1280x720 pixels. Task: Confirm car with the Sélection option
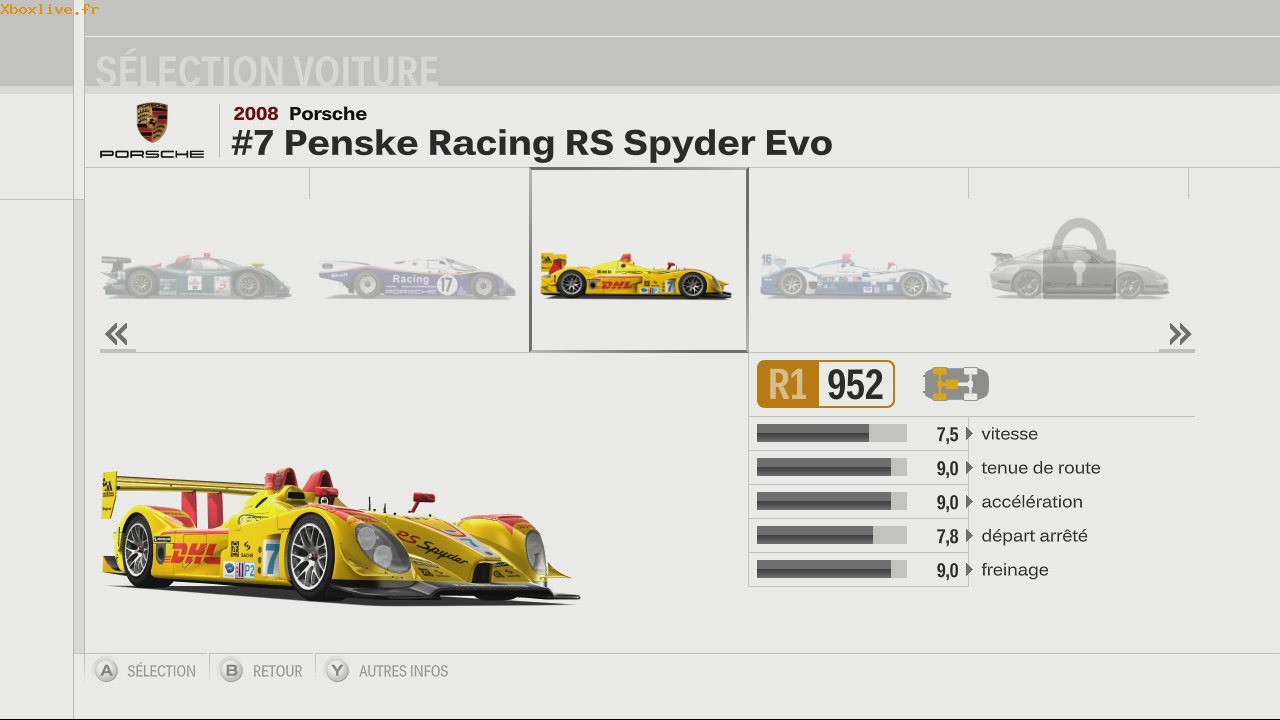pyautogui.click(x=146, y=671)
